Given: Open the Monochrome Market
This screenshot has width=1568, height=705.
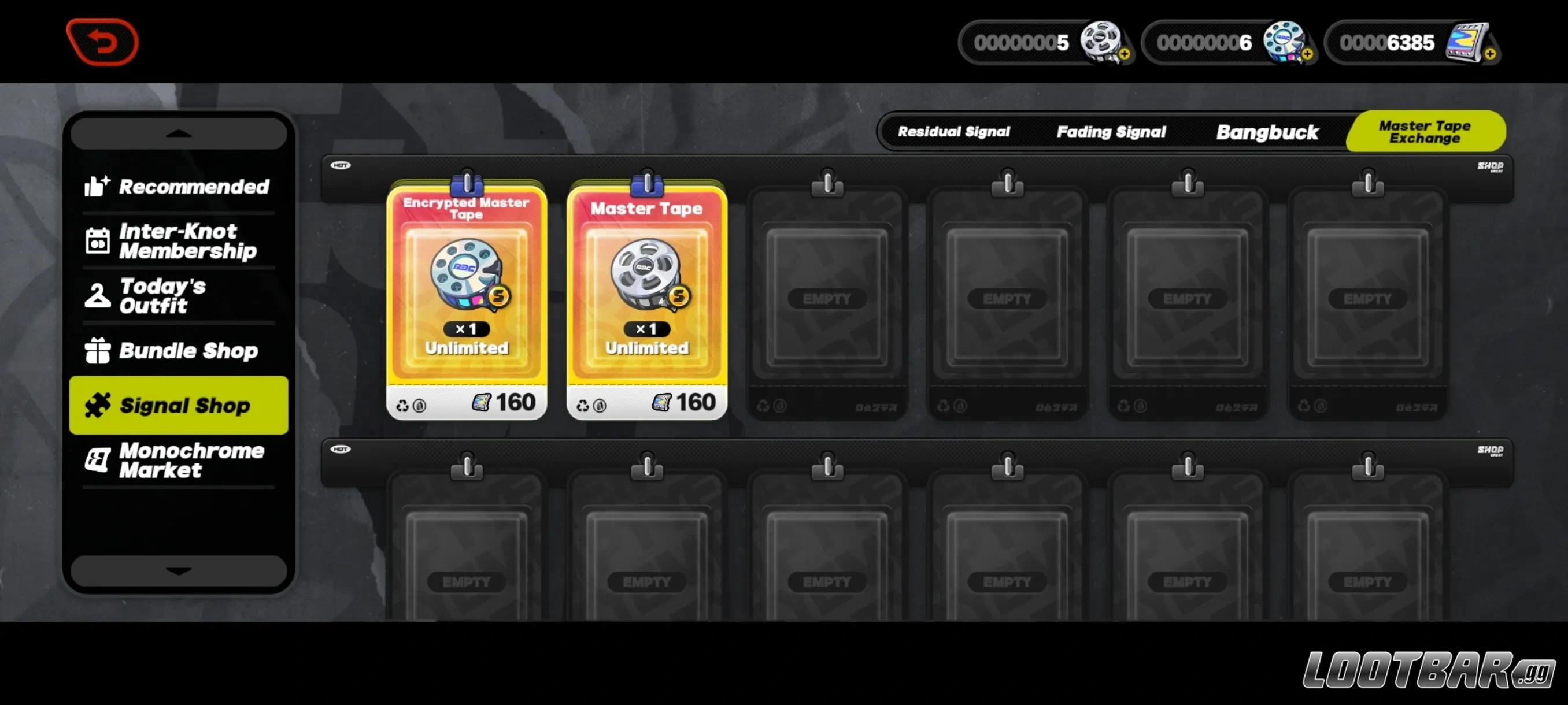Looking at the screenshot, I should [177, 461].
